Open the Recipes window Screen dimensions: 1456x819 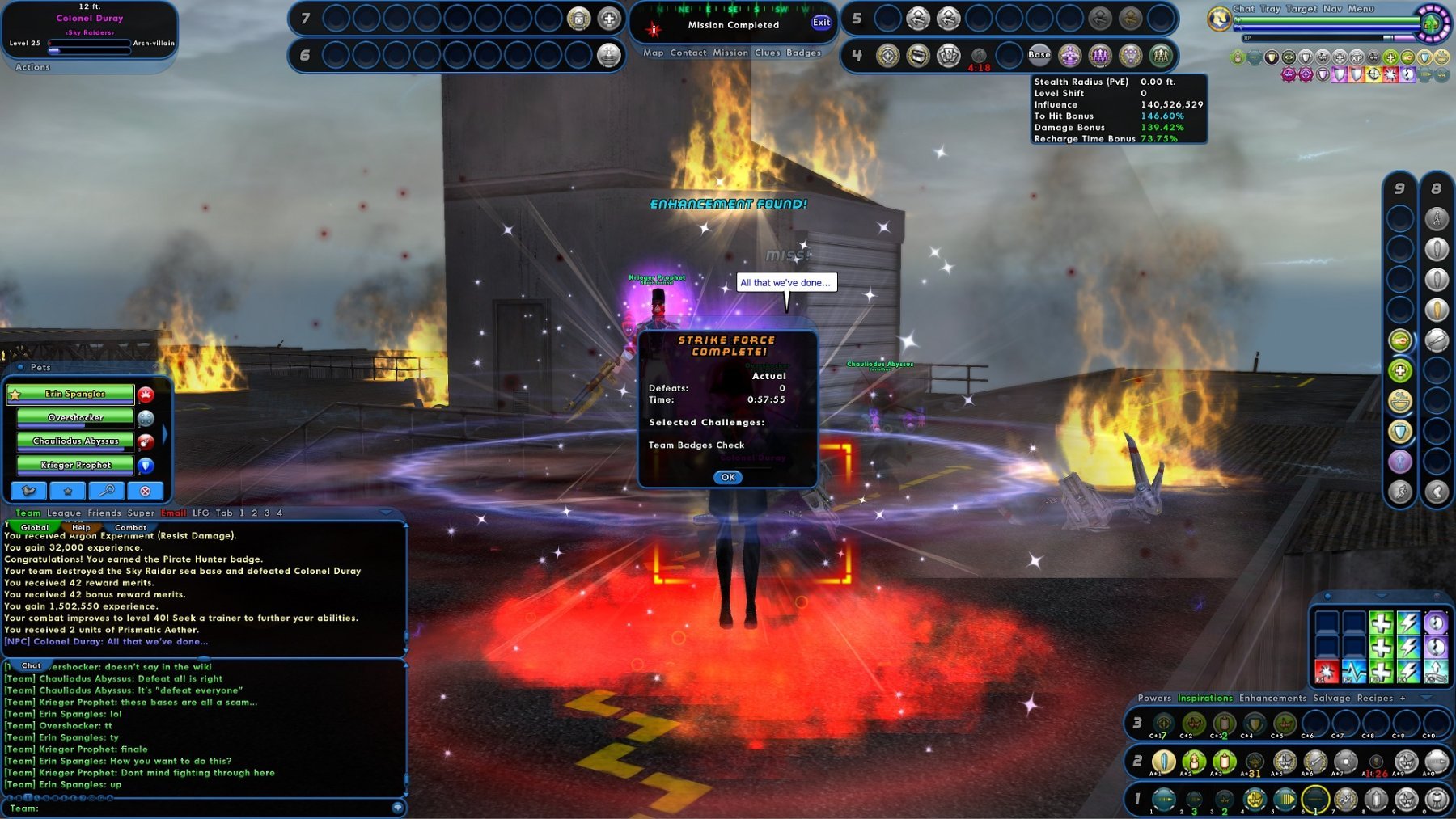tap(1374, 699)
